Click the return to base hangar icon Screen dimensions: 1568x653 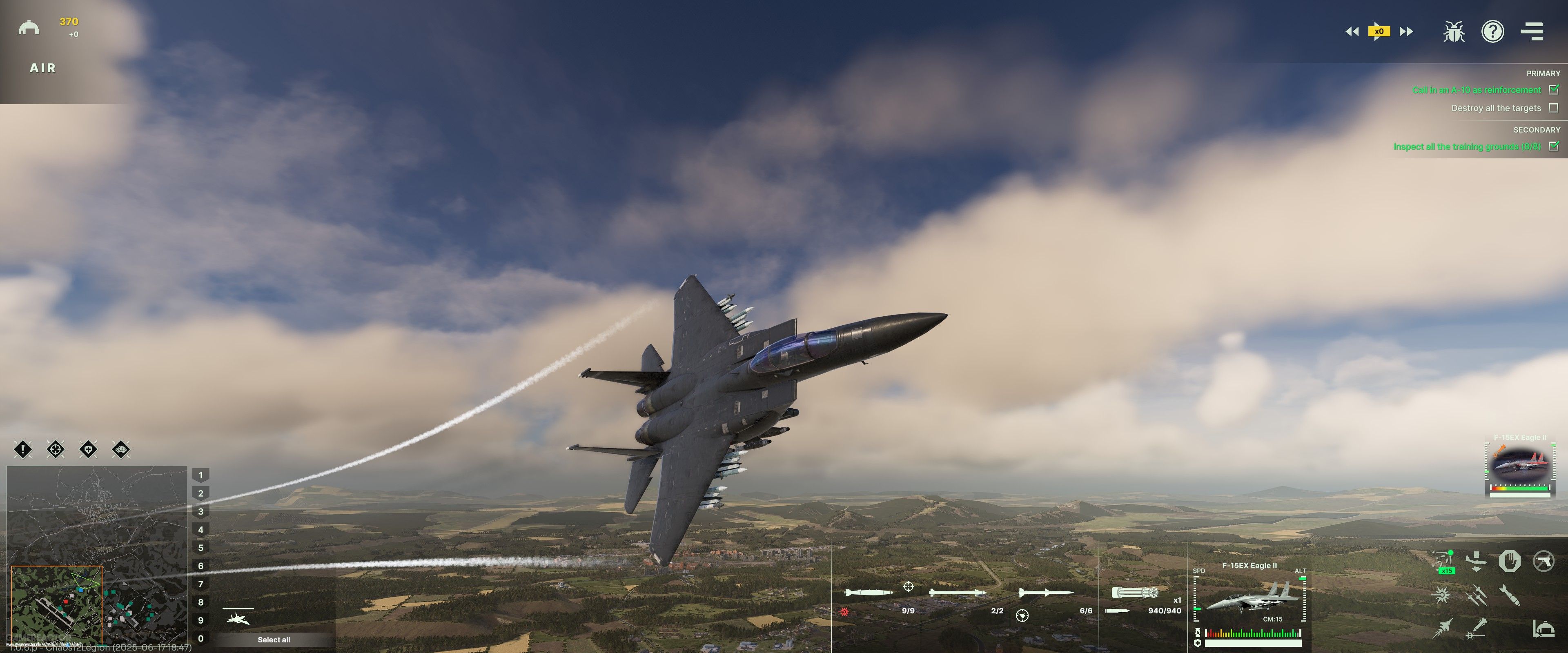coord(1543,629)
